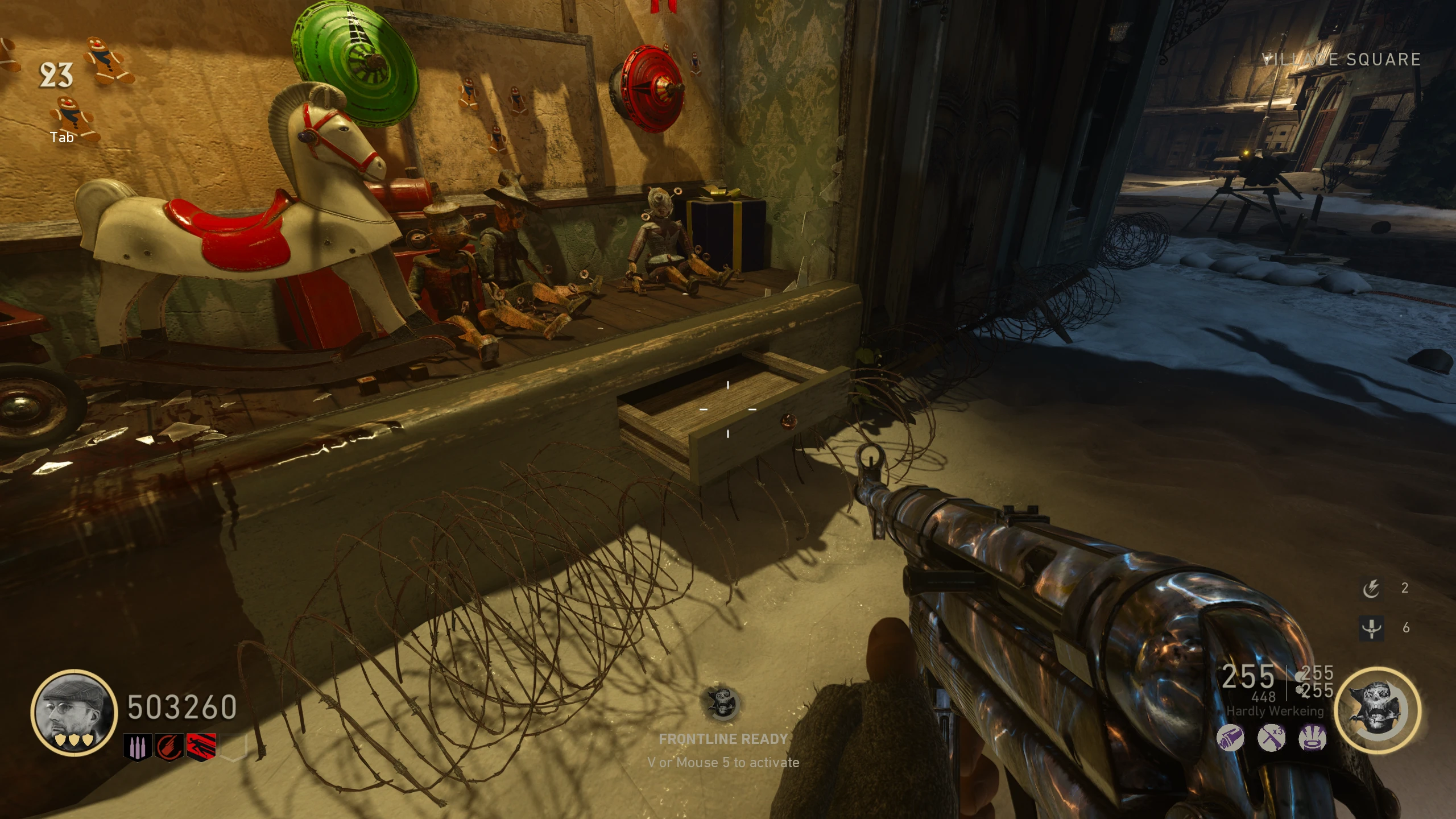Screen dimensions: 1456x819
Task: Select the red running man perk icon
Action: (202, 746)
